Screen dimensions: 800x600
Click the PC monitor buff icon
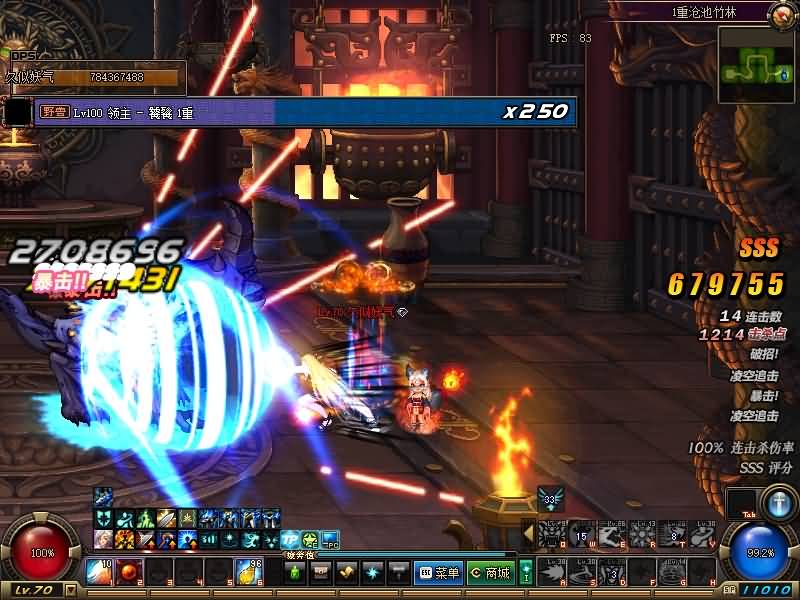[x=329, y=540]
